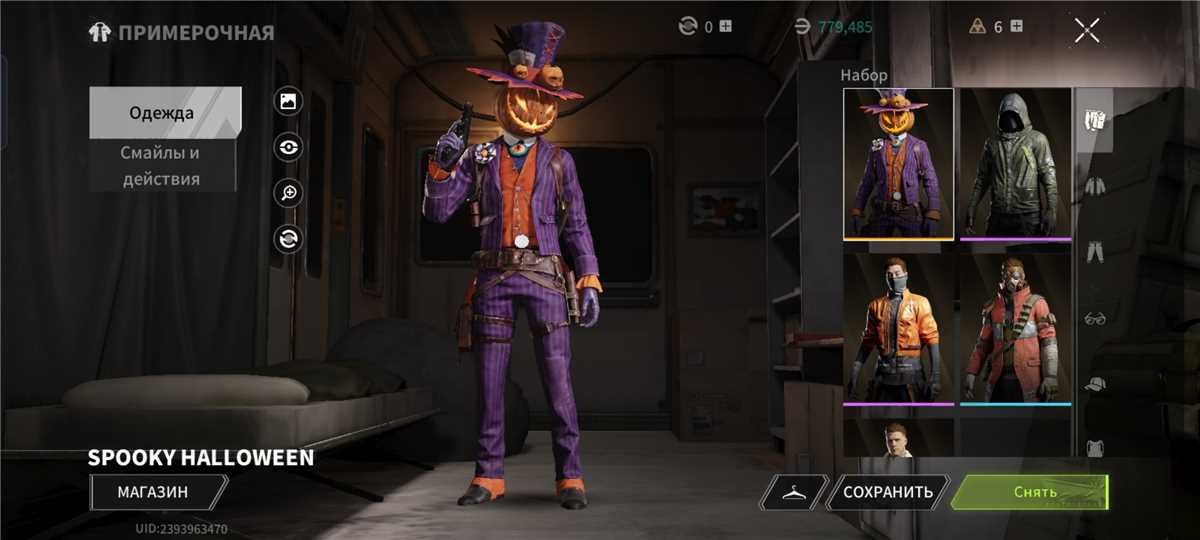The image size is (1200, 540).
Task: Close the fitting room screen
Action: pos(1087,30)
